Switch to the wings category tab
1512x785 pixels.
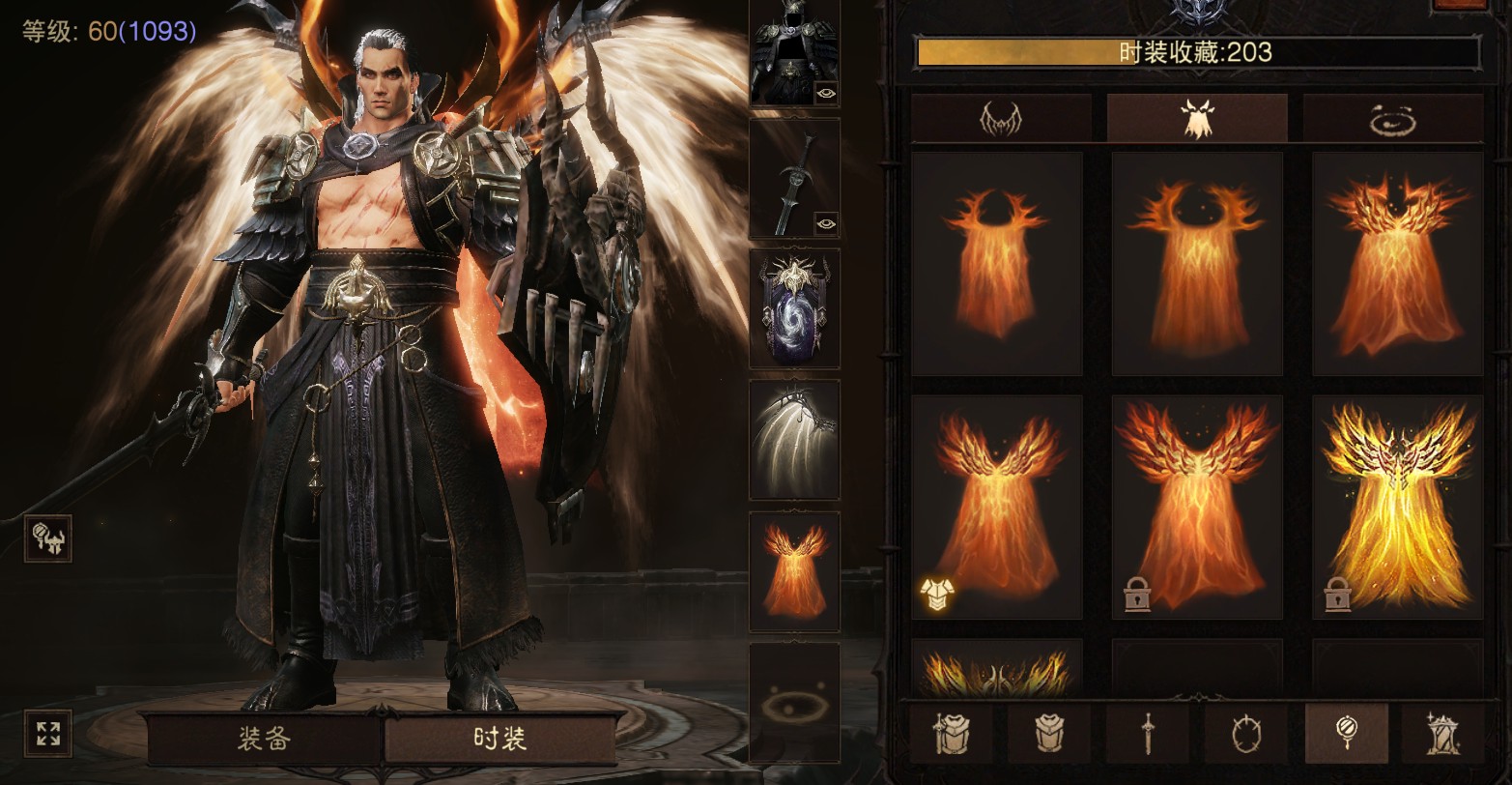coord(1001,119)
